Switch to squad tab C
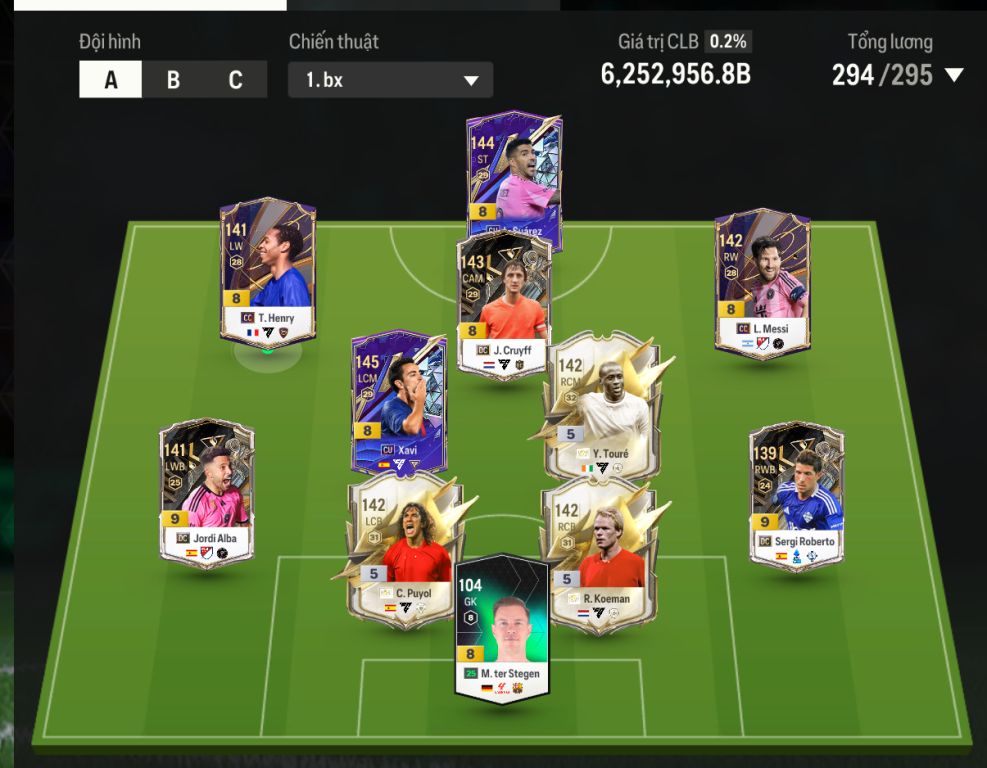 click(235, 80)
